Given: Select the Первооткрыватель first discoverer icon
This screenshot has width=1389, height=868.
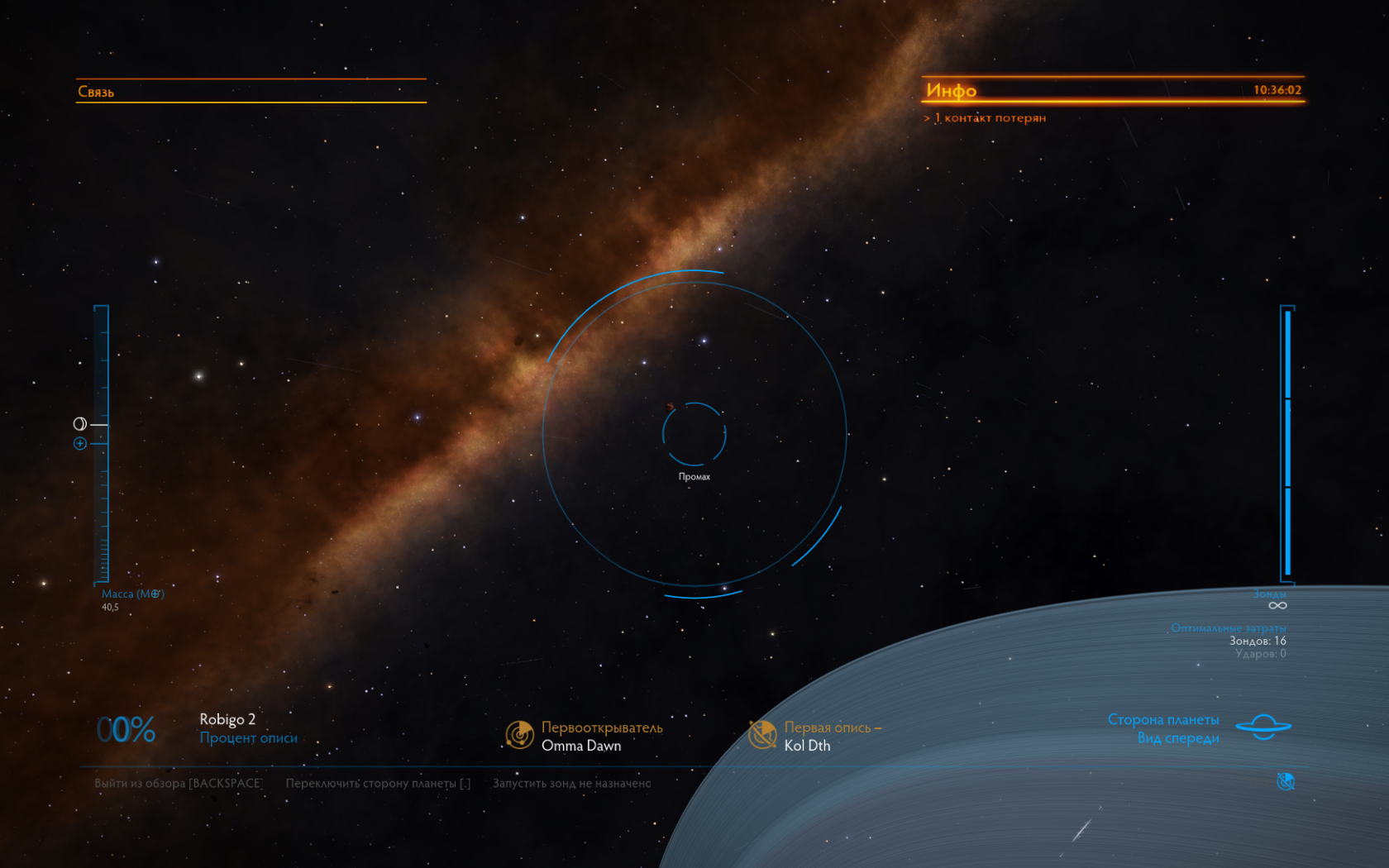Looking at the screenshot, I should (519, 734).
